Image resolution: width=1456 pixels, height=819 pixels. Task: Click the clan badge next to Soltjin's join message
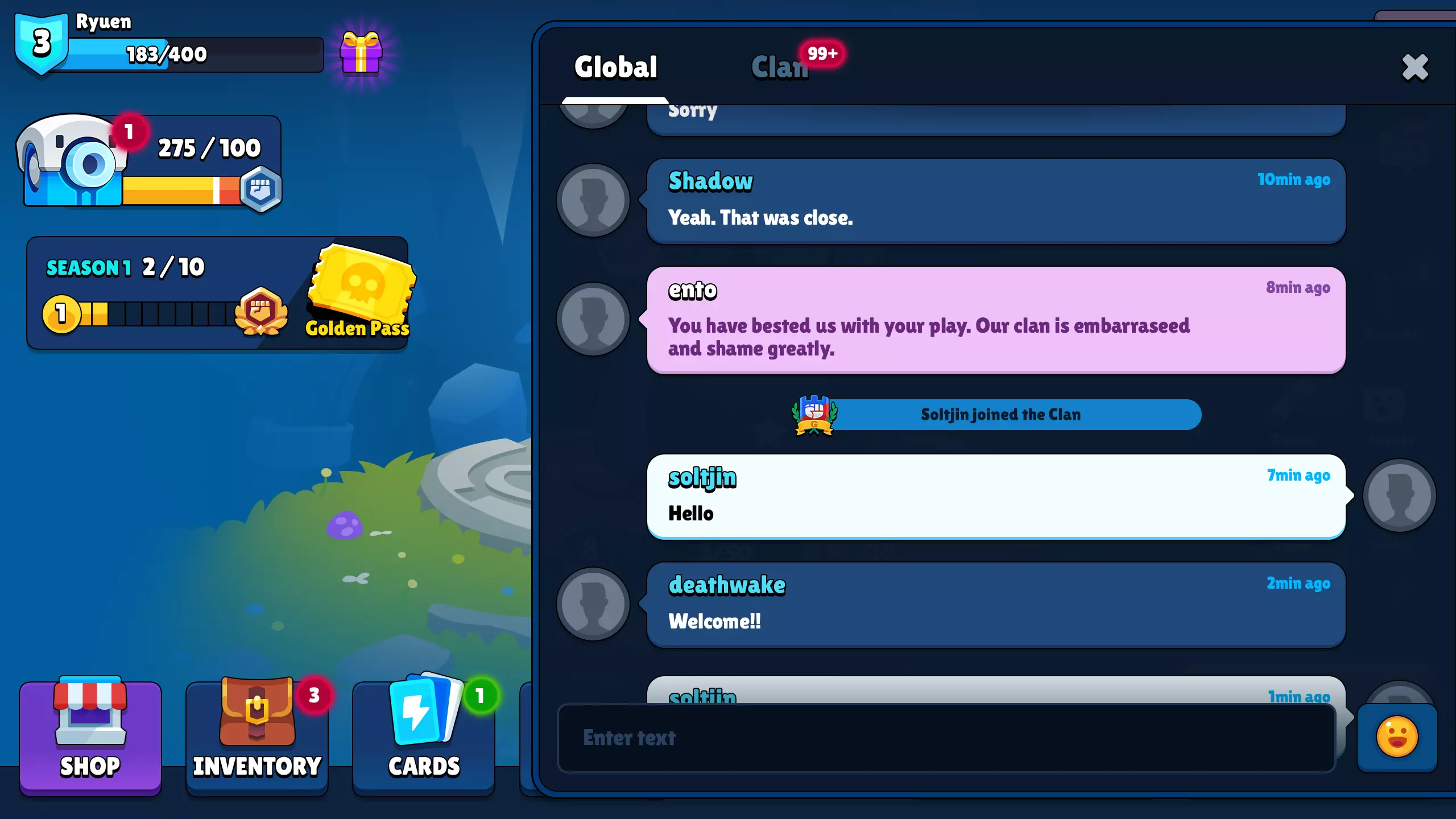tap(814, 415)
